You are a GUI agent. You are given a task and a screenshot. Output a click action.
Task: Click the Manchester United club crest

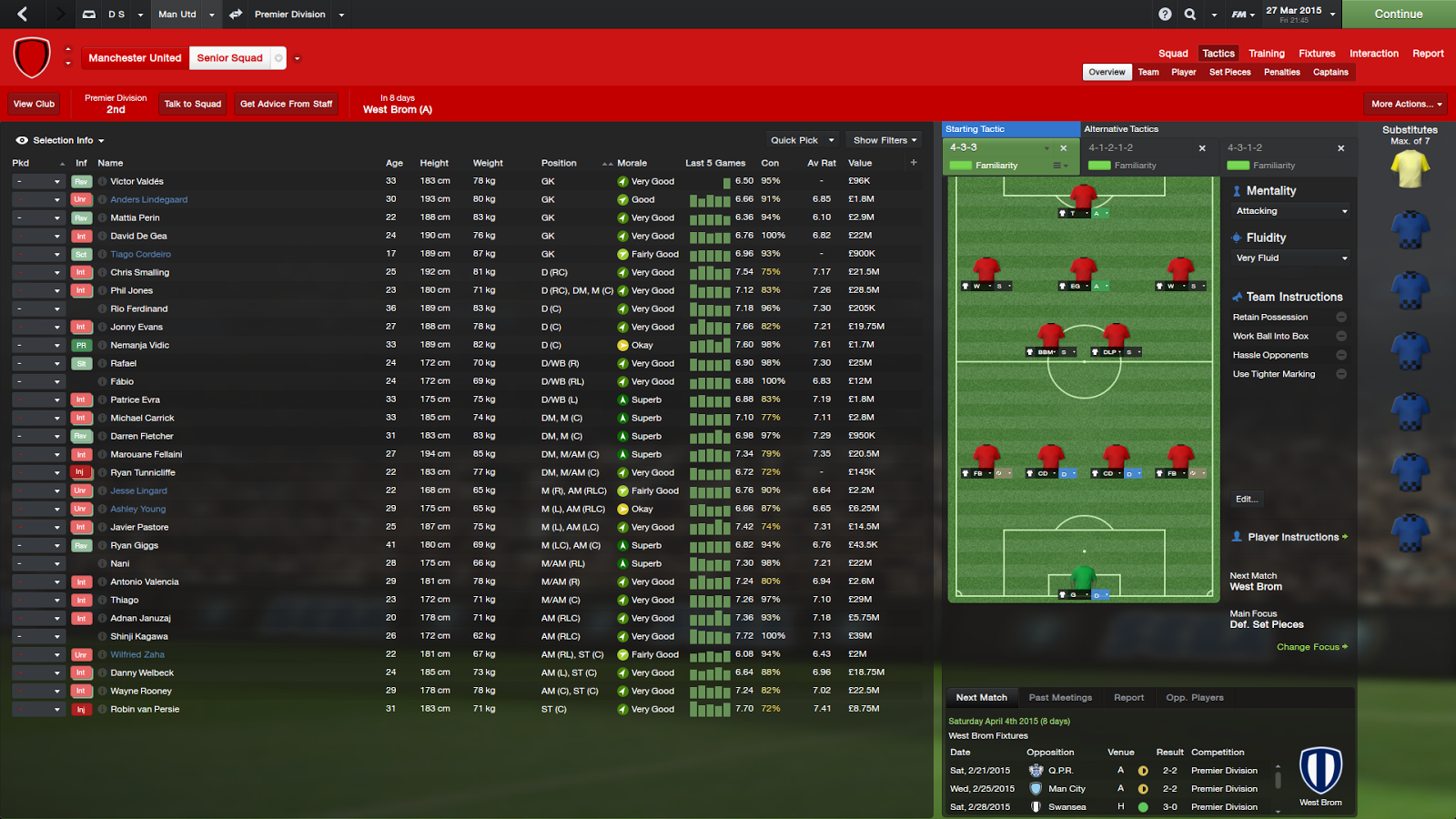coord(31,56)
